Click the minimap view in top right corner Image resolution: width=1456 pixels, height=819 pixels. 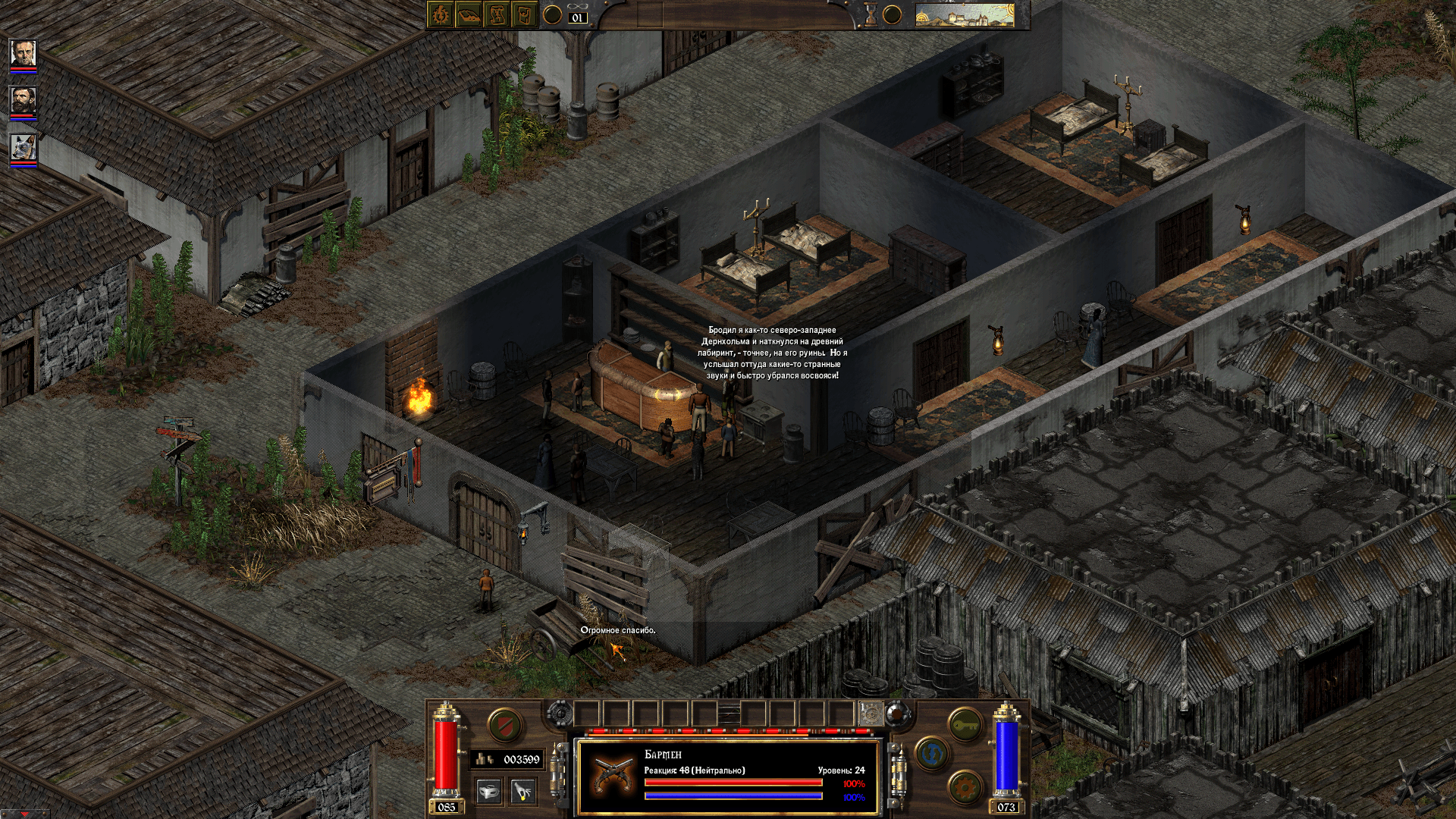pos(963,15)
